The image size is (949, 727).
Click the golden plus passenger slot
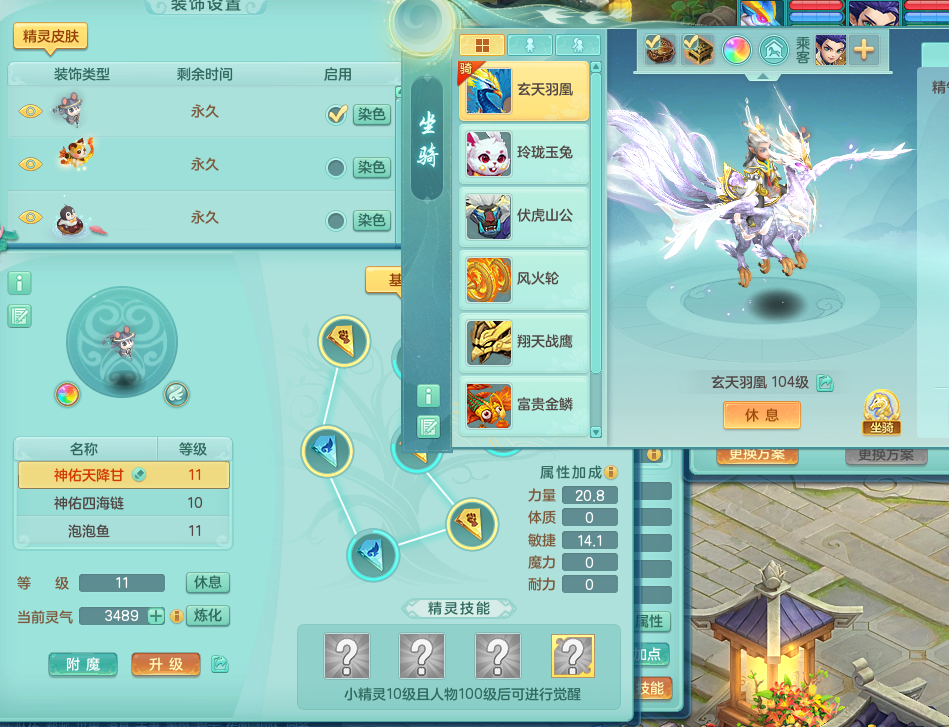[x=863, y=49]
